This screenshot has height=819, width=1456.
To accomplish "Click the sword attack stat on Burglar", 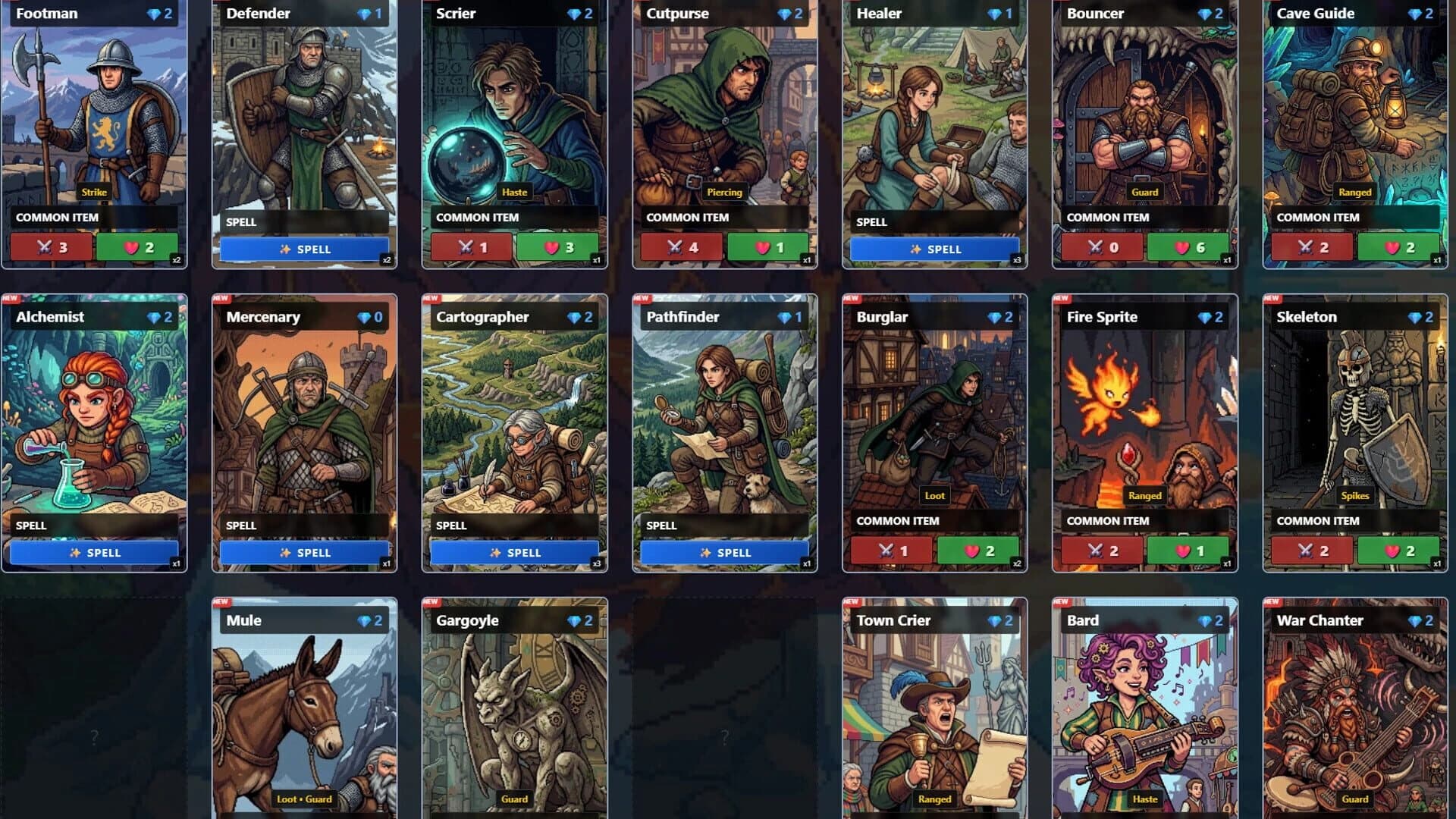I will [x=884, y=550].
